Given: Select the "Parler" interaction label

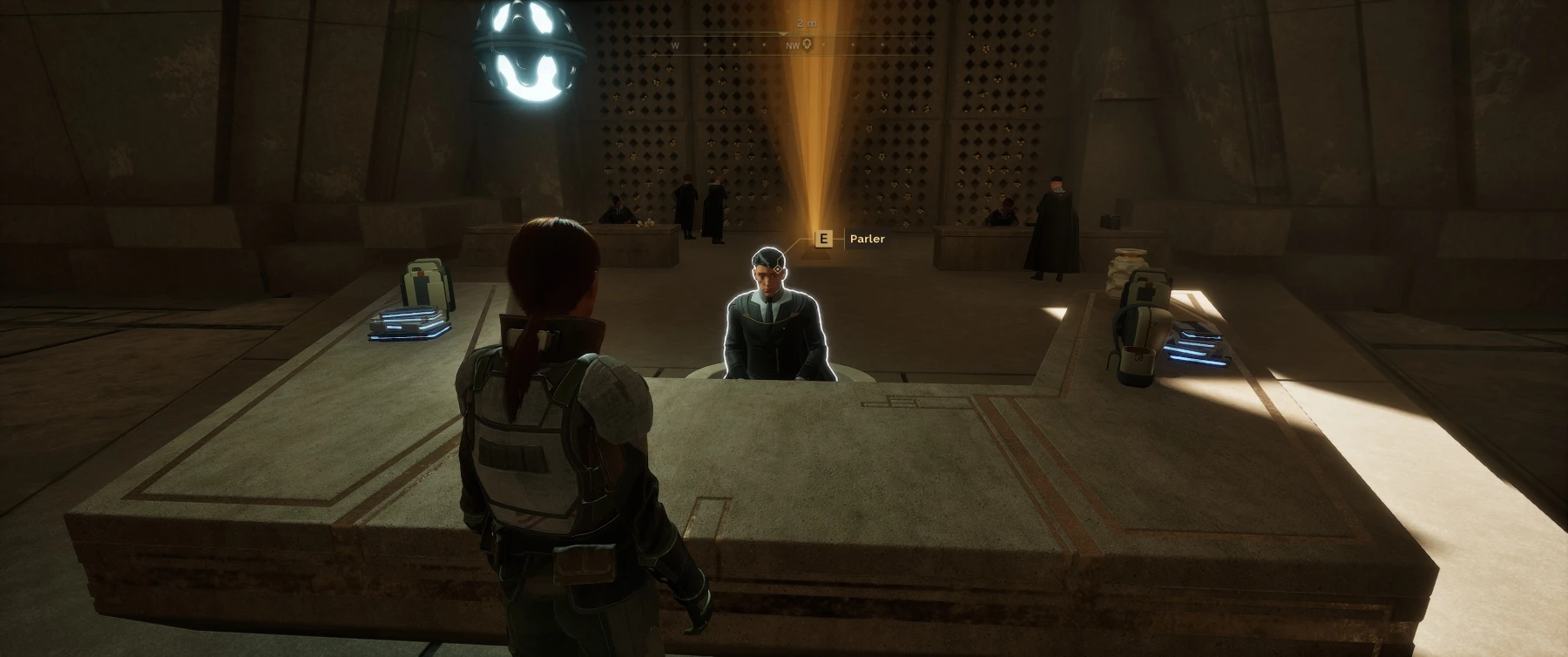Looking at the screenshot, I should tap(867, 239).
